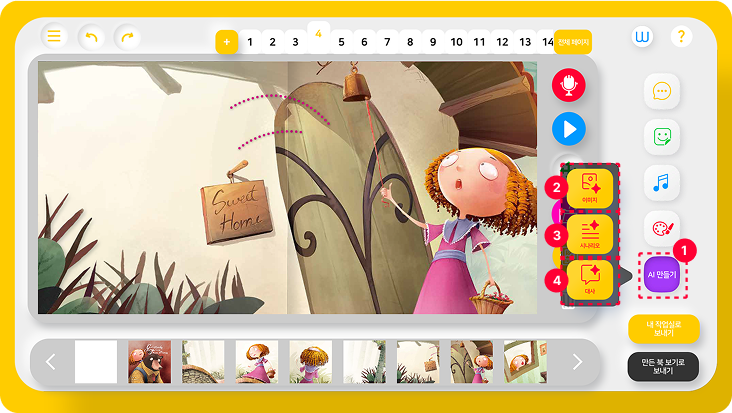The width and height of the screenshot is (732, 413).
Task: Select the blank white page thumbnail
Action: click(x=96, y=362)
